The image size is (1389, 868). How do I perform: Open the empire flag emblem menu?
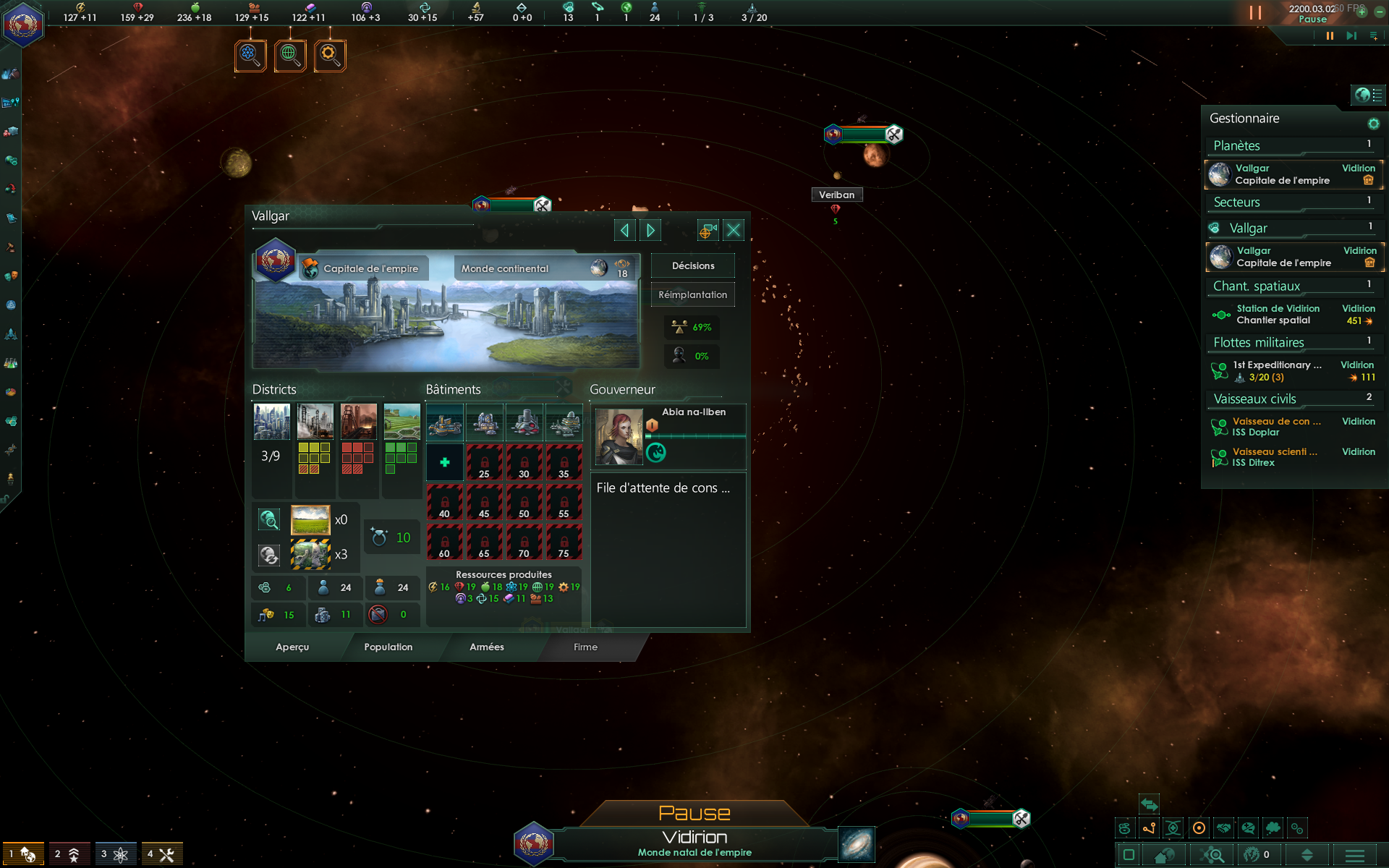click(23, 23)
